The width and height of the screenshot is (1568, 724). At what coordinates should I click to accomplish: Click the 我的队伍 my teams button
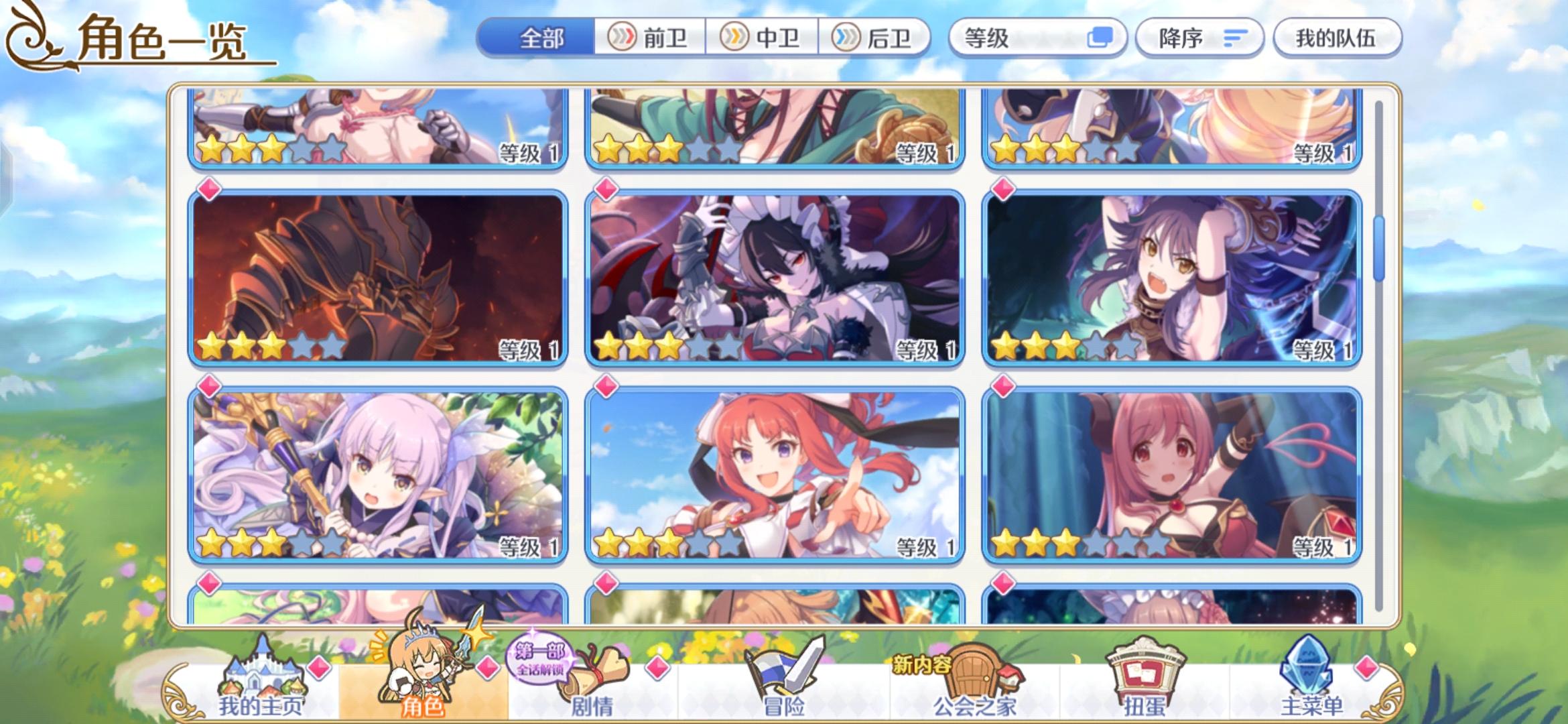pos(1336,38)
